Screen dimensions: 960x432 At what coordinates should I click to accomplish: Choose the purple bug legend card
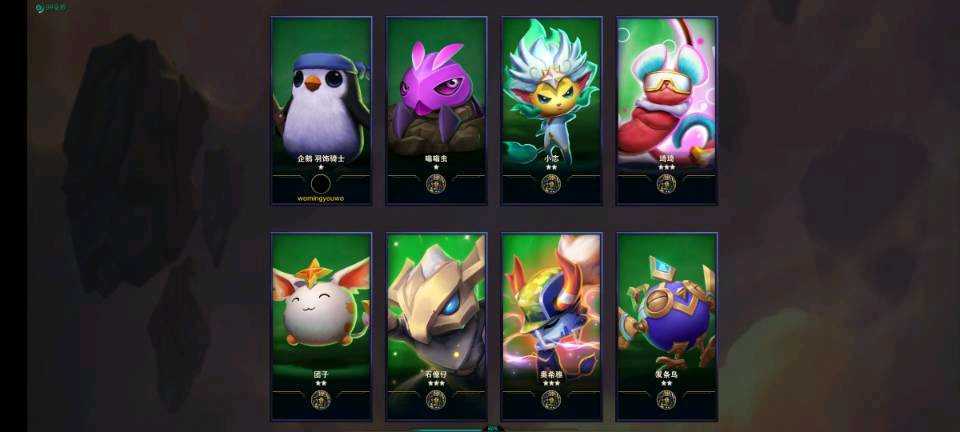click(436, 108)
